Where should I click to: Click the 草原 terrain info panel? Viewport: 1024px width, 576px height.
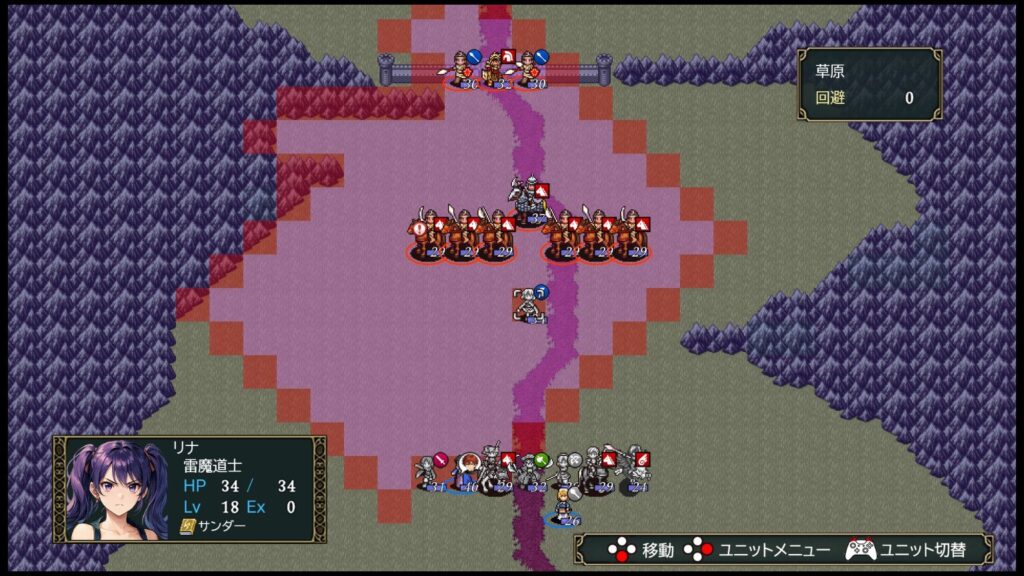(869, 84)
